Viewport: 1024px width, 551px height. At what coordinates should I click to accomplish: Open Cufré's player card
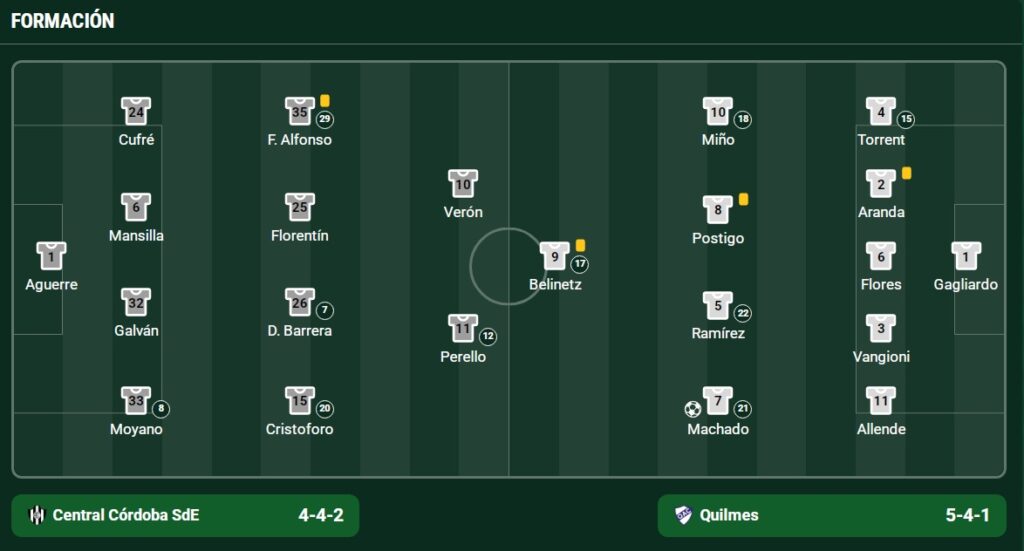pyautogui.click(x=136, y=112)
